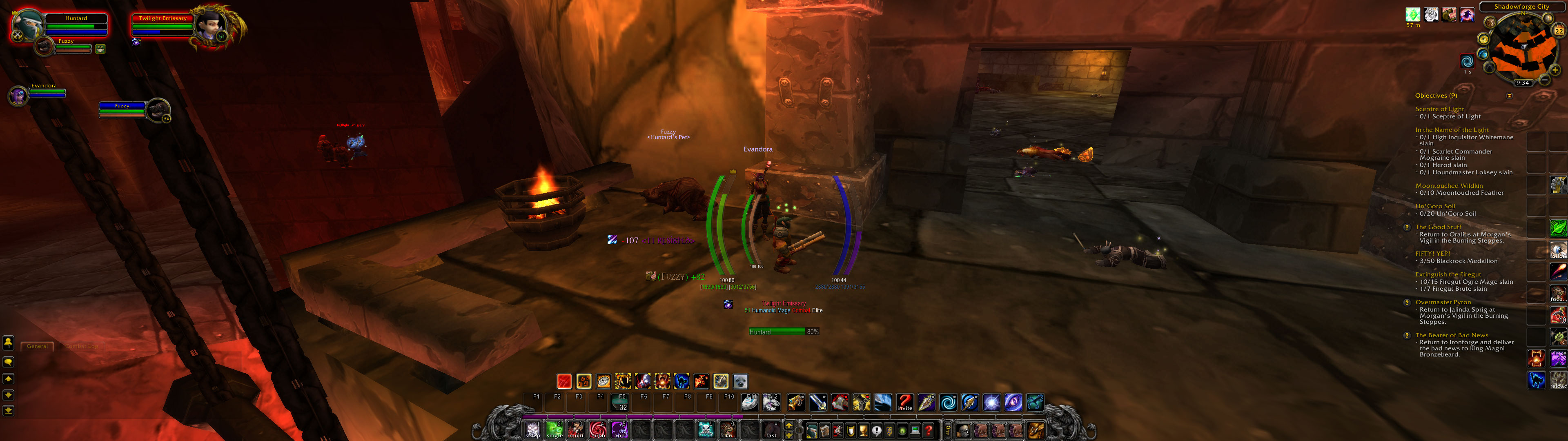1568x441 pixels.
Task: Collapse the Sceptre of Light quest entry
Action: pyautogui.click(x=1441, y=109)
